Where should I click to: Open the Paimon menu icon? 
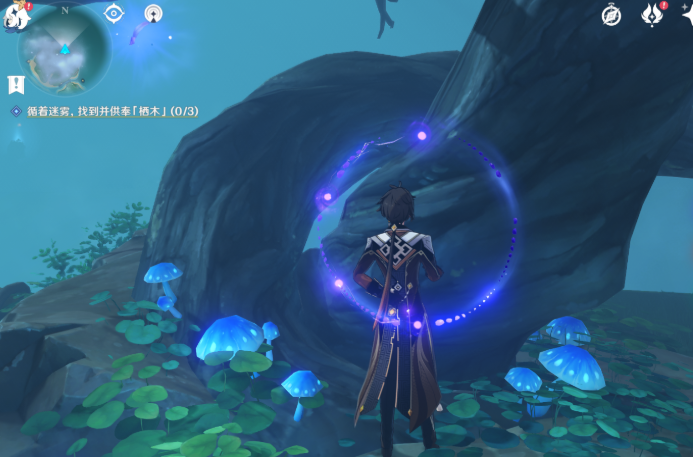16,14
